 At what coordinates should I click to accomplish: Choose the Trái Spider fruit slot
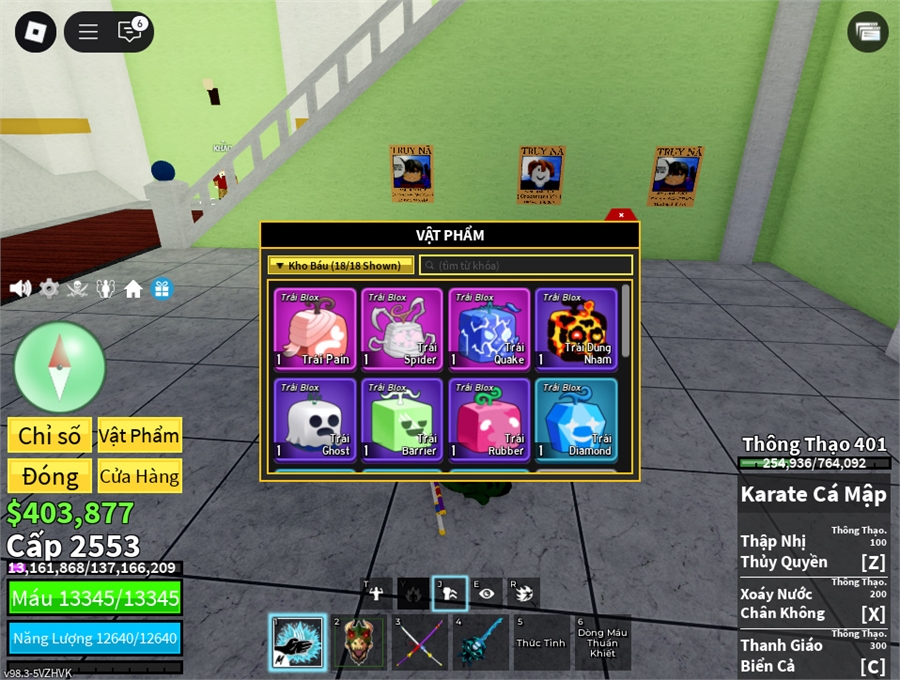pyautogui.click(x=402, y=329)
